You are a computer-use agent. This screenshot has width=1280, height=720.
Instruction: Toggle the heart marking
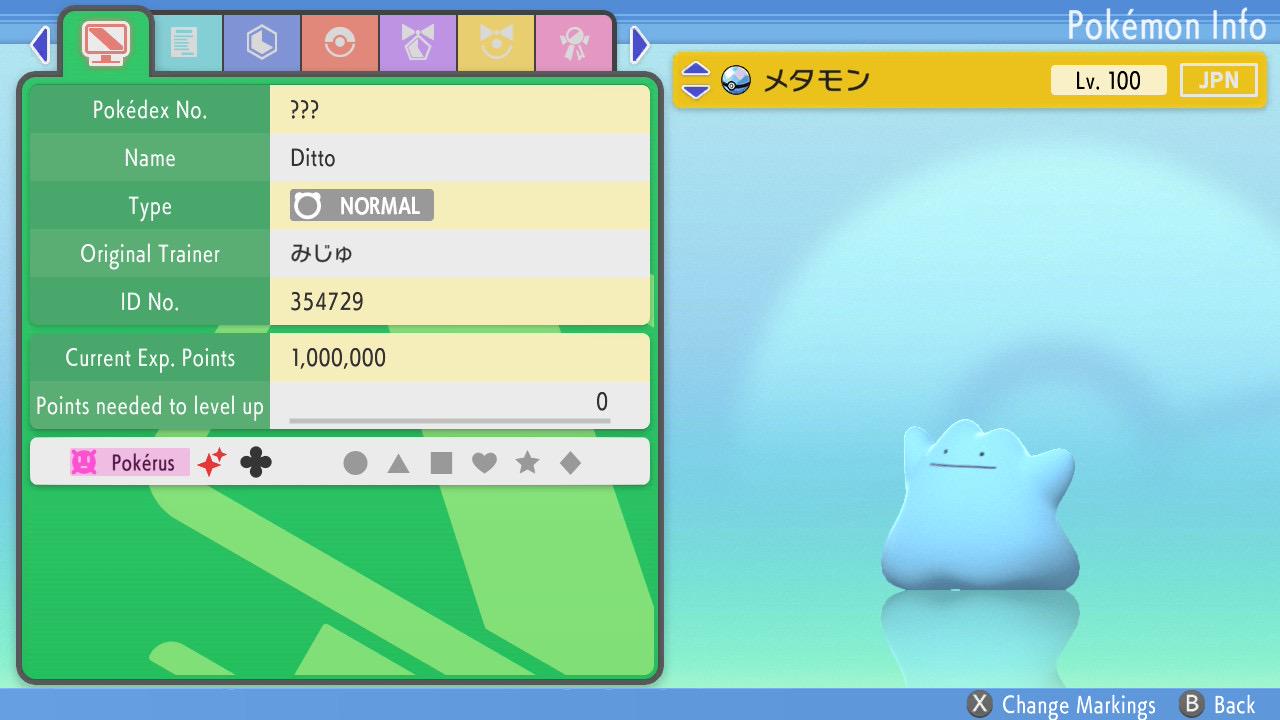[485, 462]
